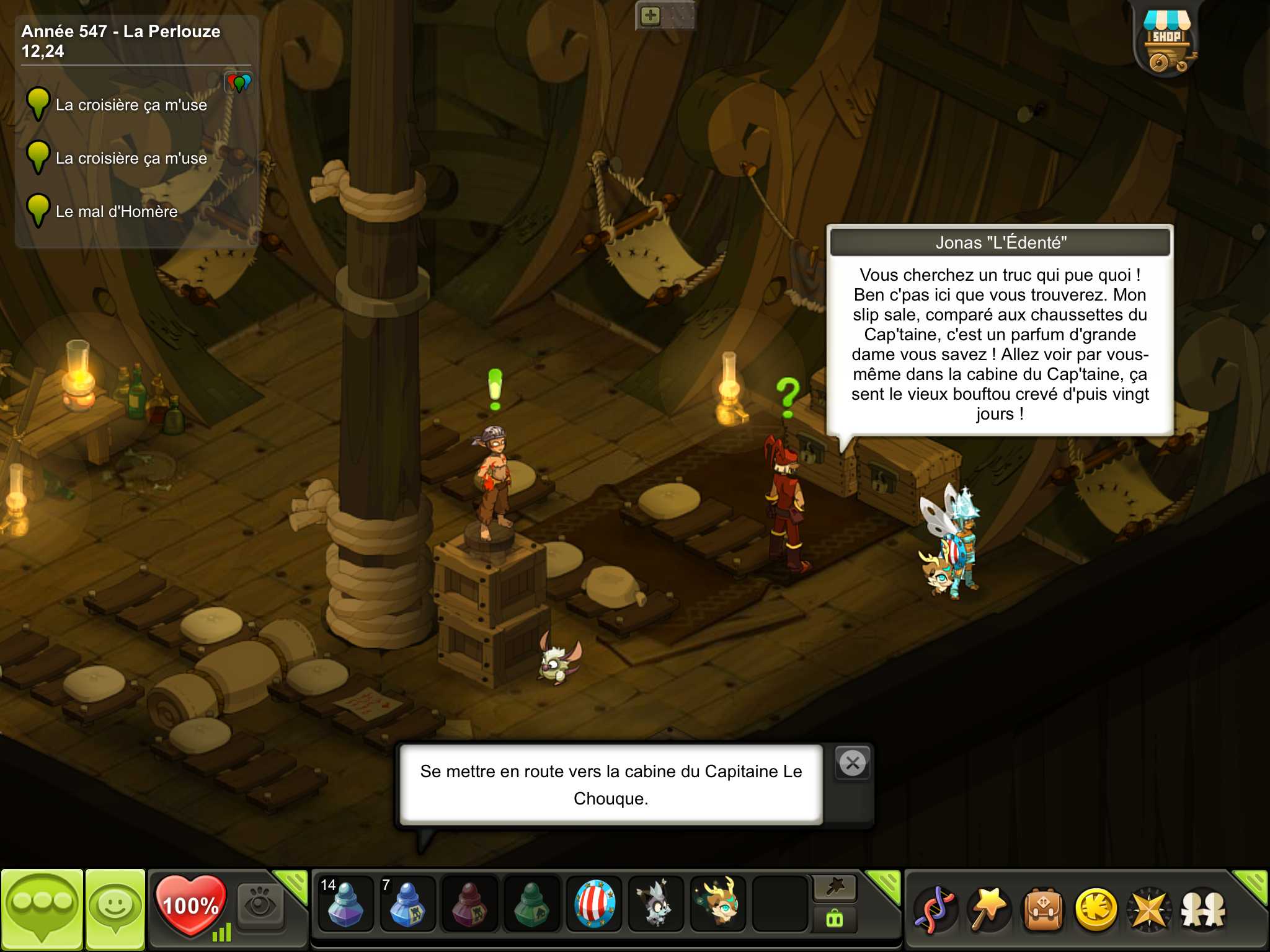Open the spells star wand menu

989,910
